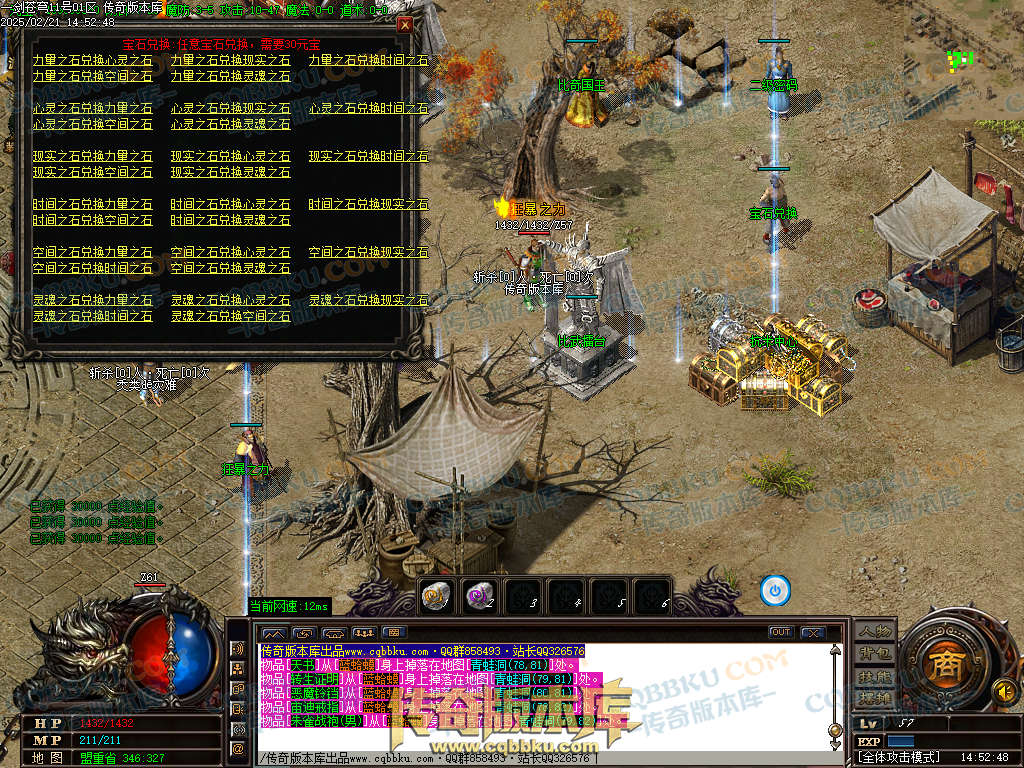The height and width of the screenshot is (768, 1024).
Task: Pick 心灵之石兑换现实之石 exchange
Action: coord(230,108)
